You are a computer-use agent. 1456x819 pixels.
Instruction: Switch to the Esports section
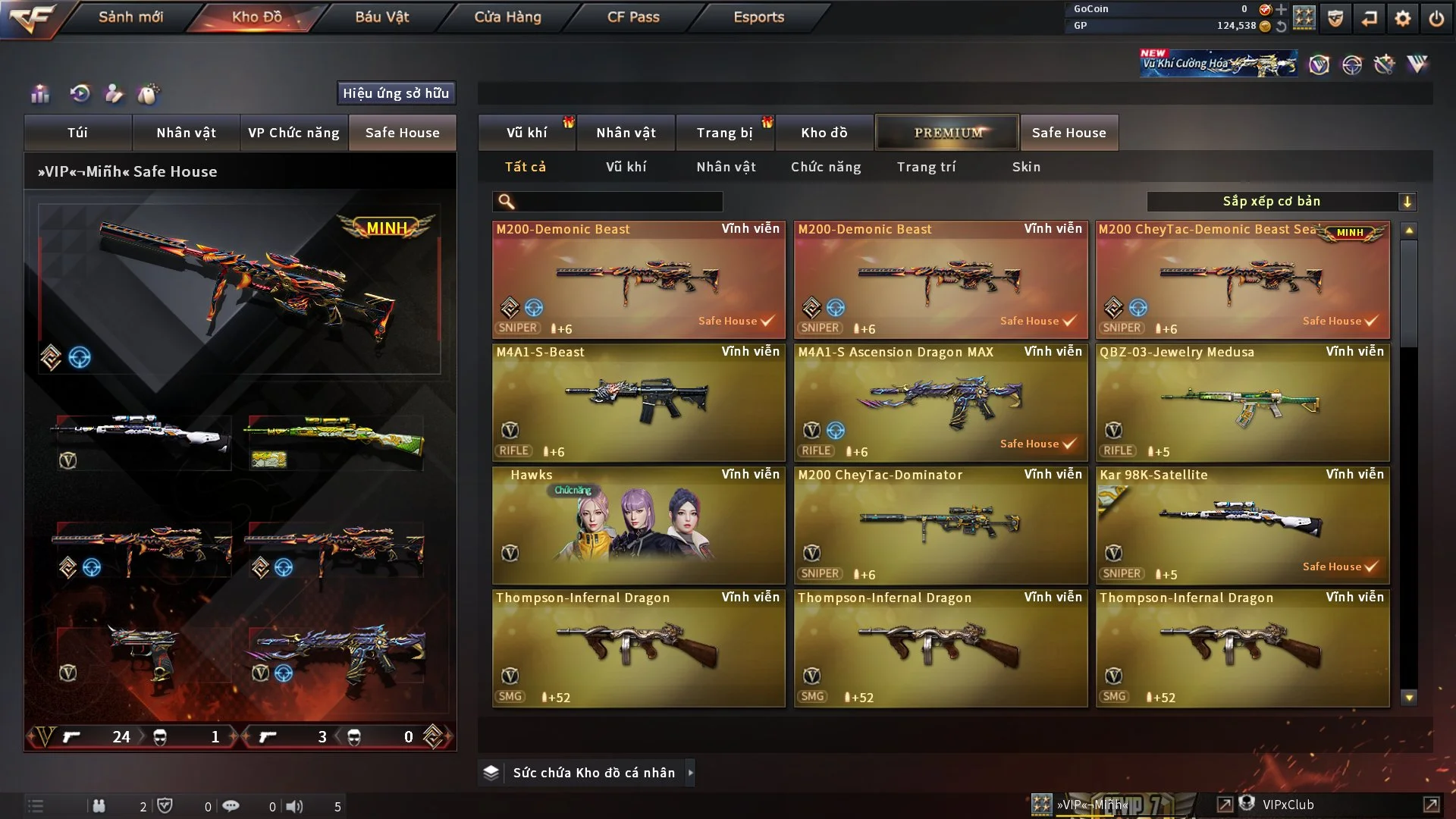pyautogui.click(x=758, y=17)
